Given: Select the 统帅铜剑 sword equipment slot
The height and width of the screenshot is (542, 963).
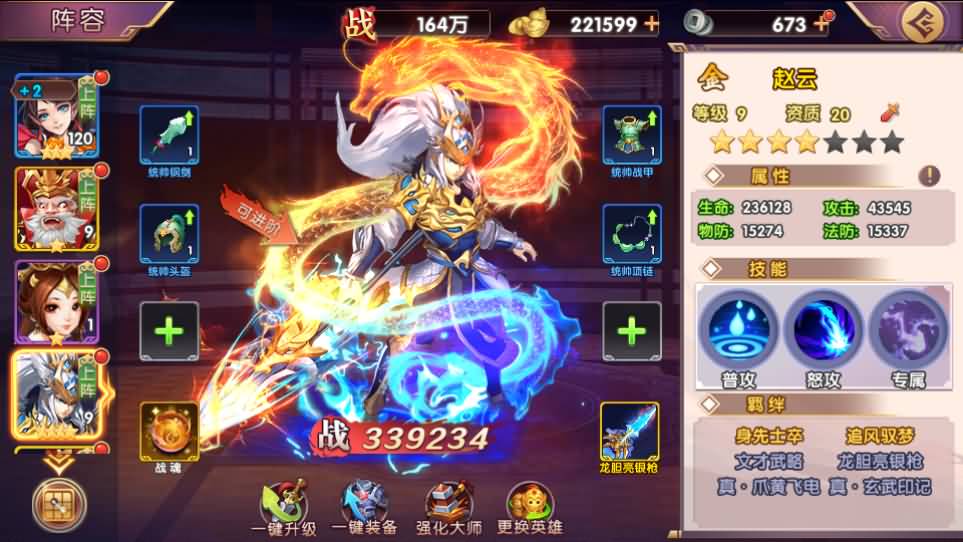Looking at the screenshot, I should [x=169, y=135].
